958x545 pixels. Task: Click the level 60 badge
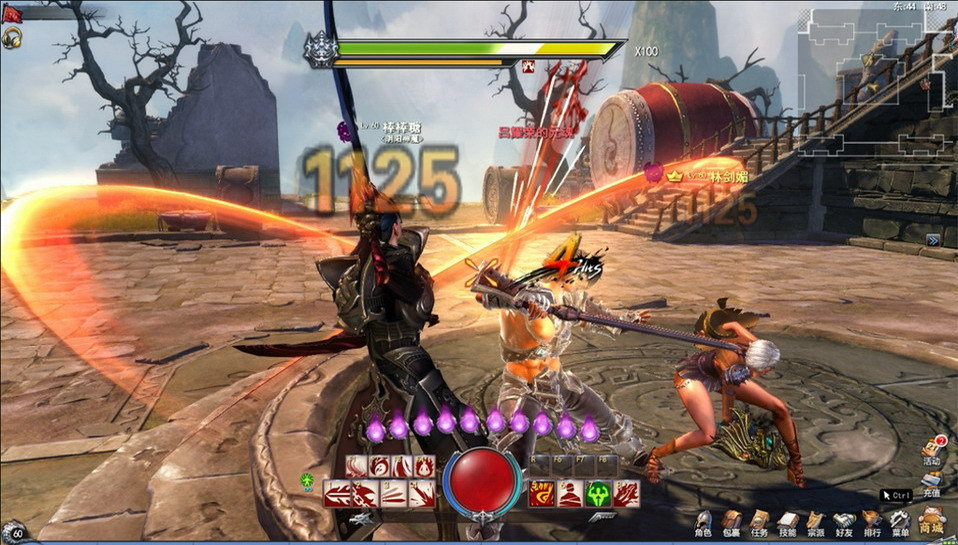14,532
